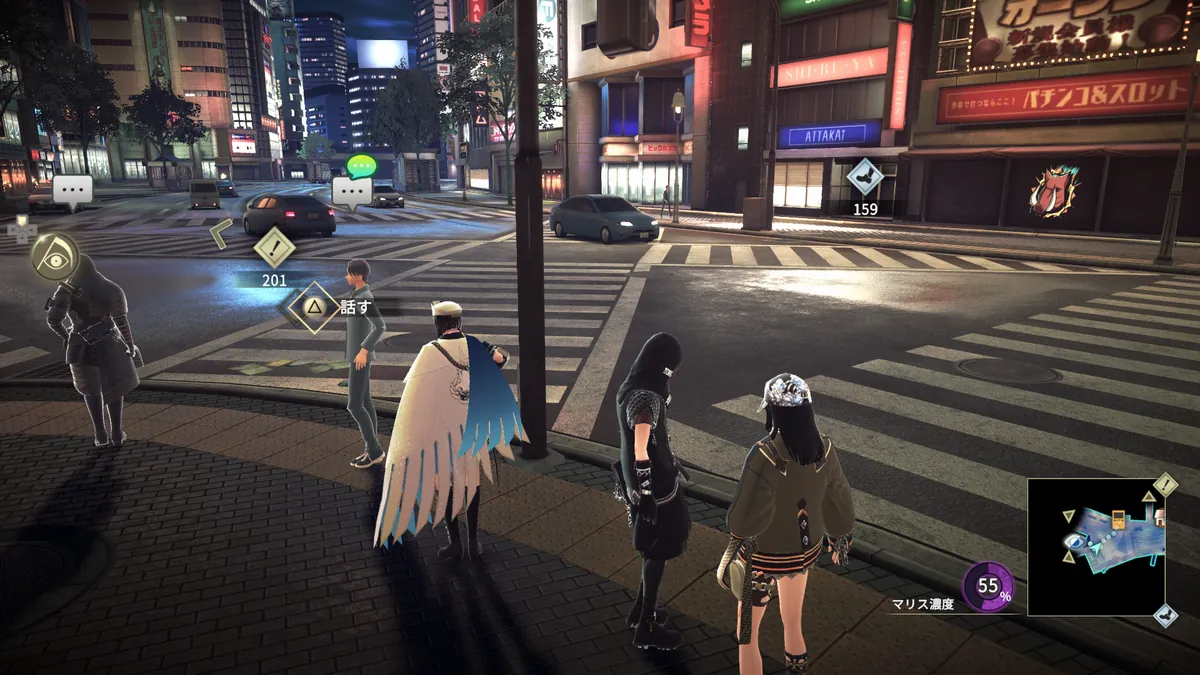The image size is (1200, 675).
Task: Activate the eye vision ability icon
Action: pos(54,256)
